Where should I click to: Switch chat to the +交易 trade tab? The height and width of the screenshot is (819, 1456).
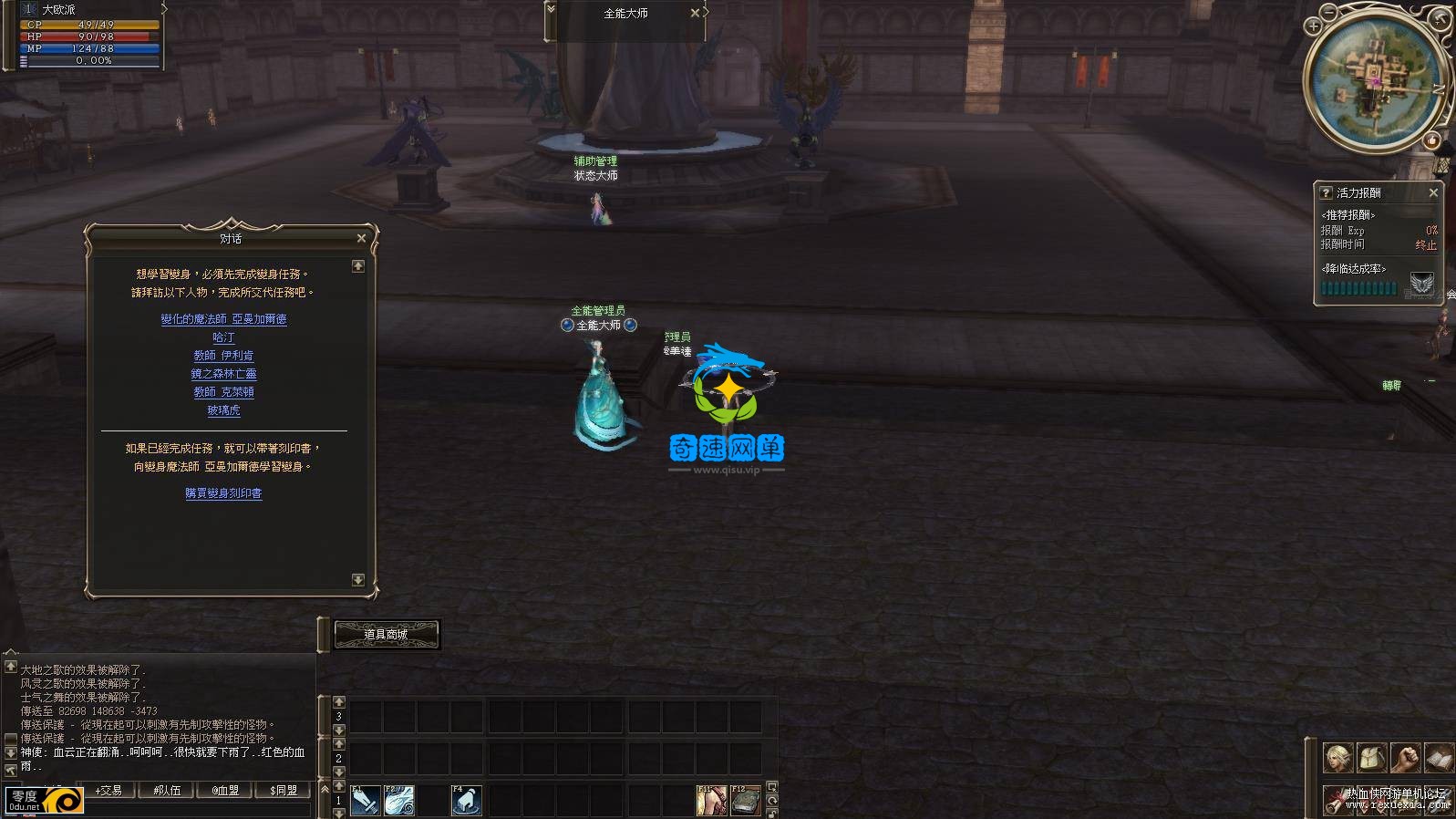coord(108,791)
